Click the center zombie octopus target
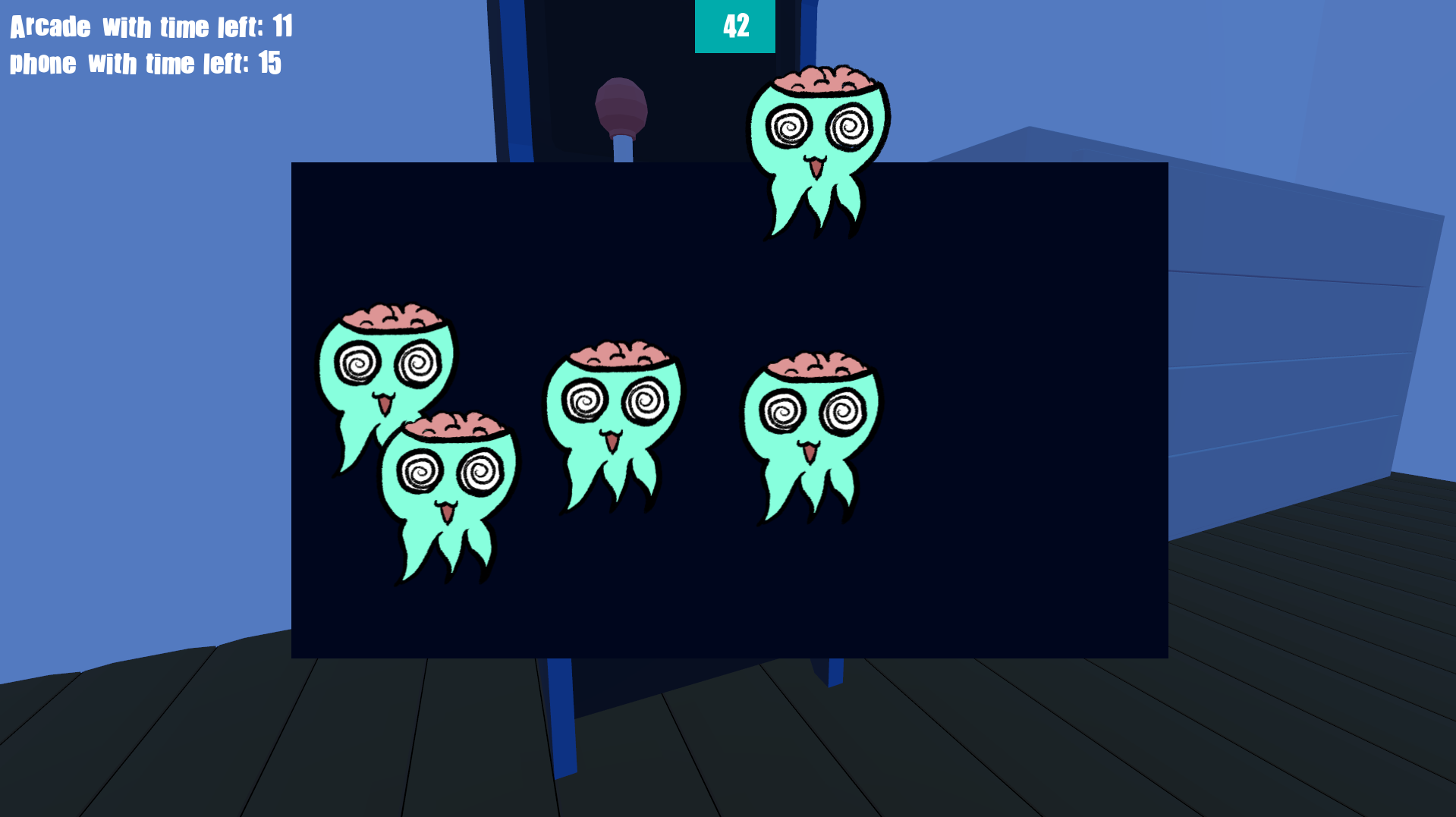Image resolution: width=1456 pixels, height=817 pixels. click(615, 410)
